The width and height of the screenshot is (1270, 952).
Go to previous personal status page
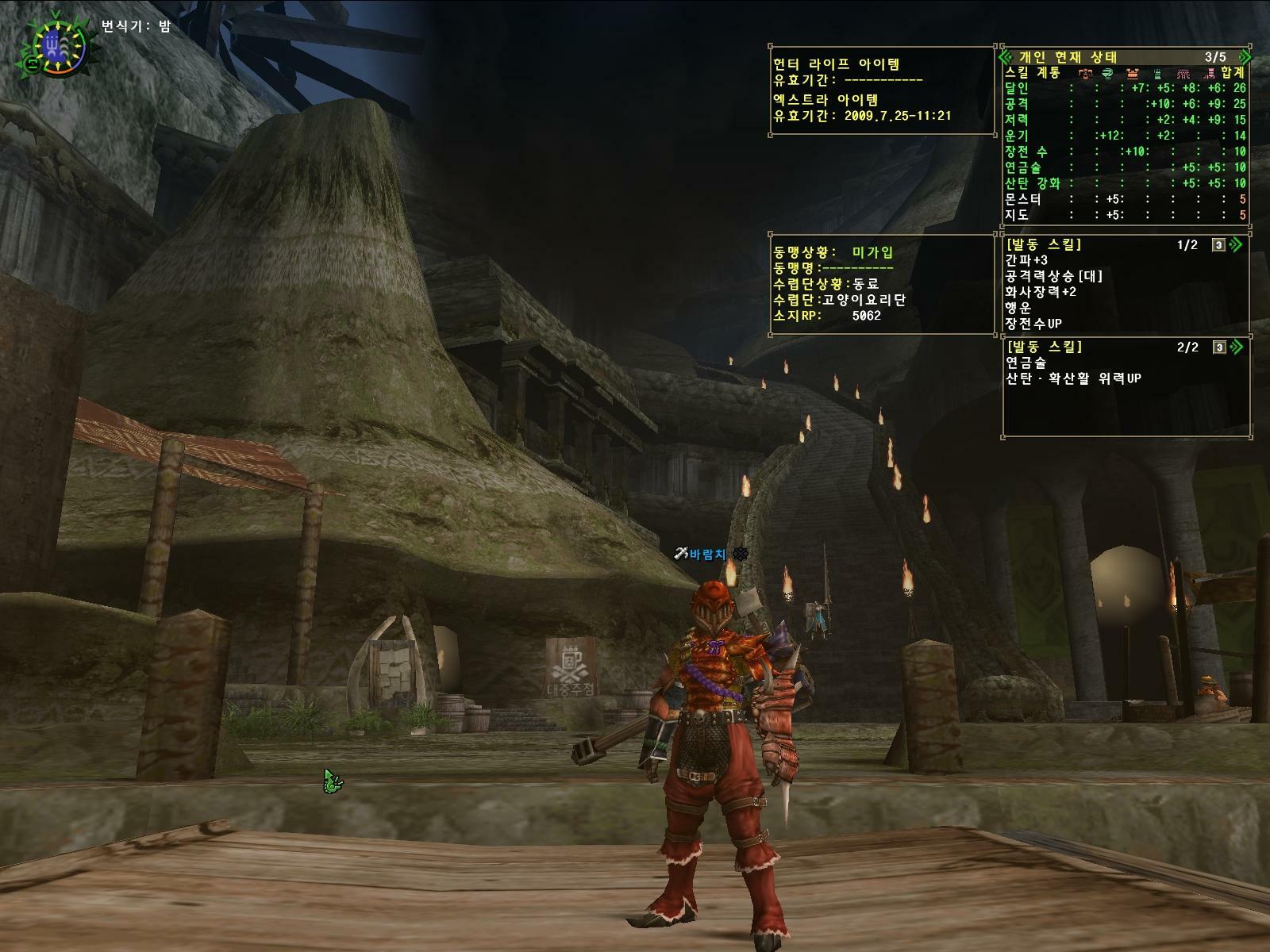point(1007,57)
